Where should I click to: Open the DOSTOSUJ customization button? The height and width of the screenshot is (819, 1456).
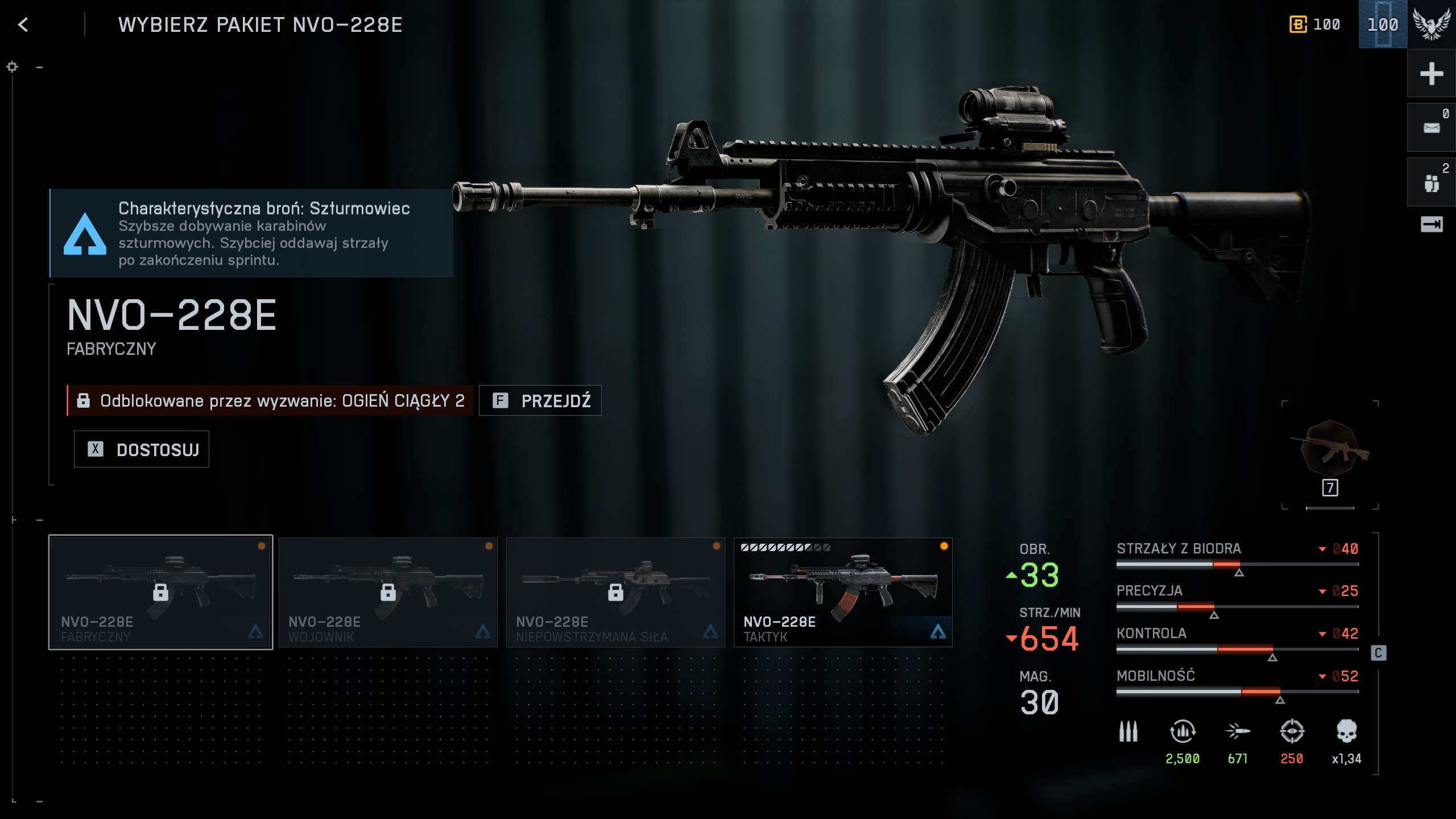coord(142,449)
